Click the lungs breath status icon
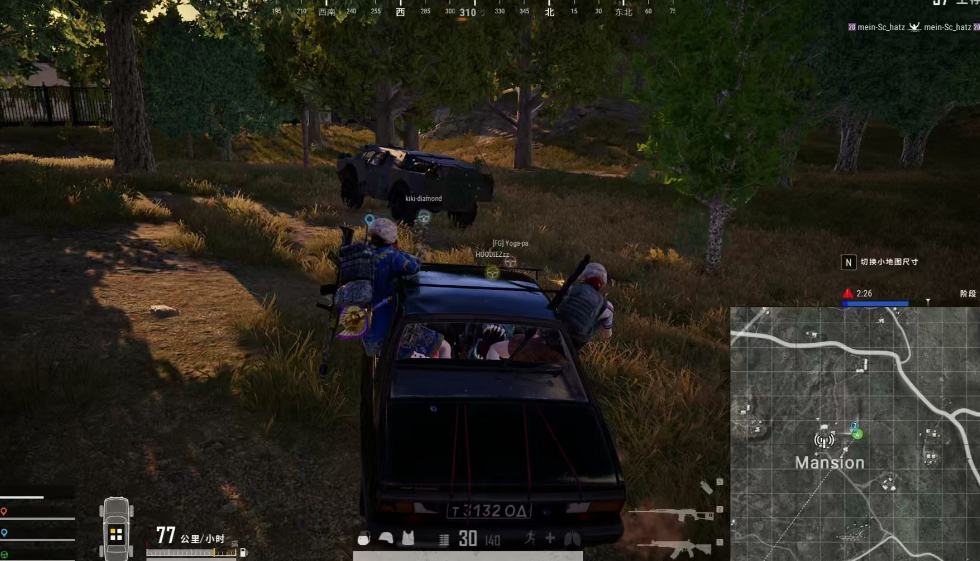The height and width of the screenshot is (561, 980). pyautogui.click(x=572, y=538)
